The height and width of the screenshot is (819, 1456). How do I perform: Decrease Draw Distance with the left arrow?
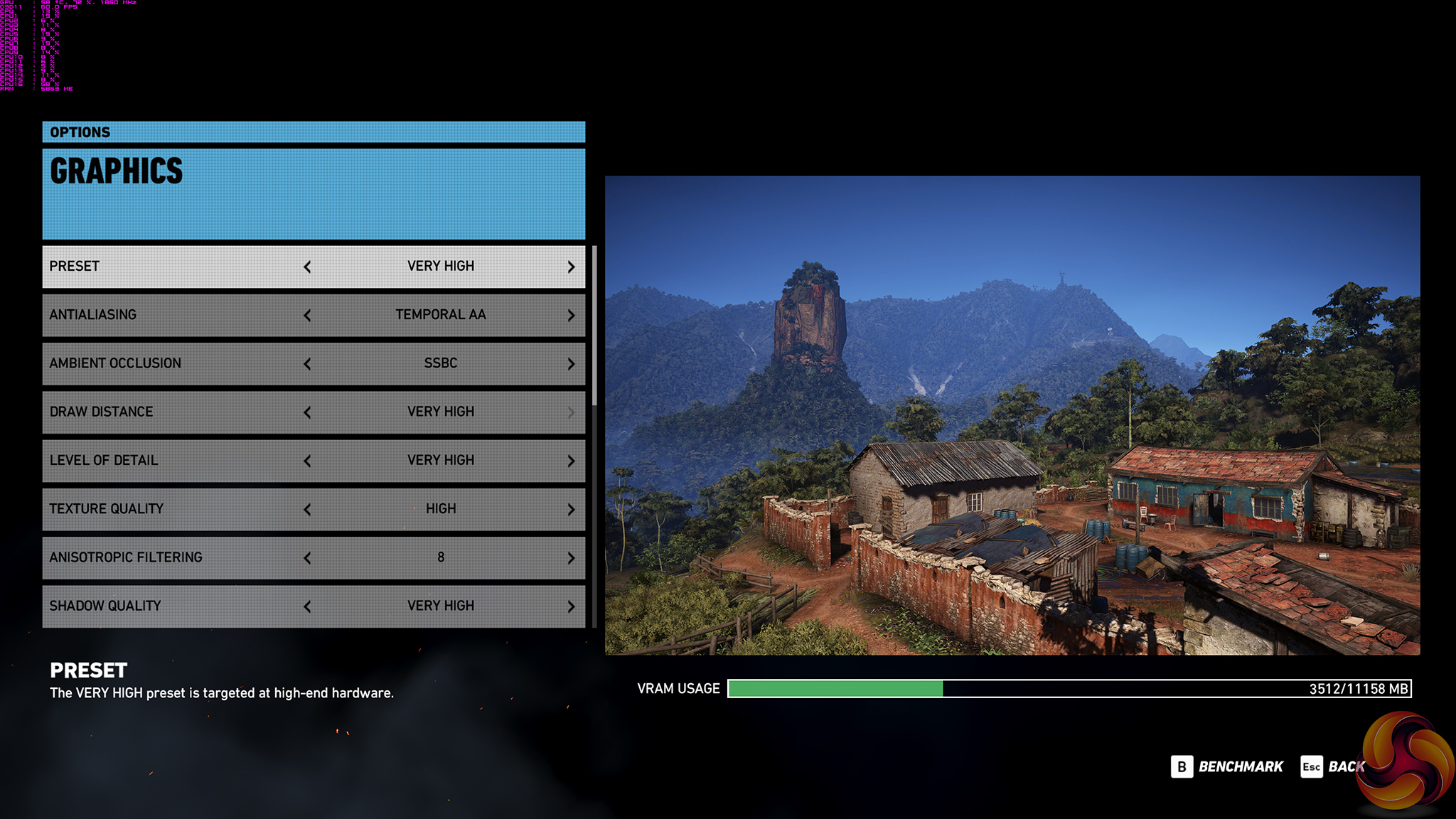pyautogui.click(x=307, y=412)
